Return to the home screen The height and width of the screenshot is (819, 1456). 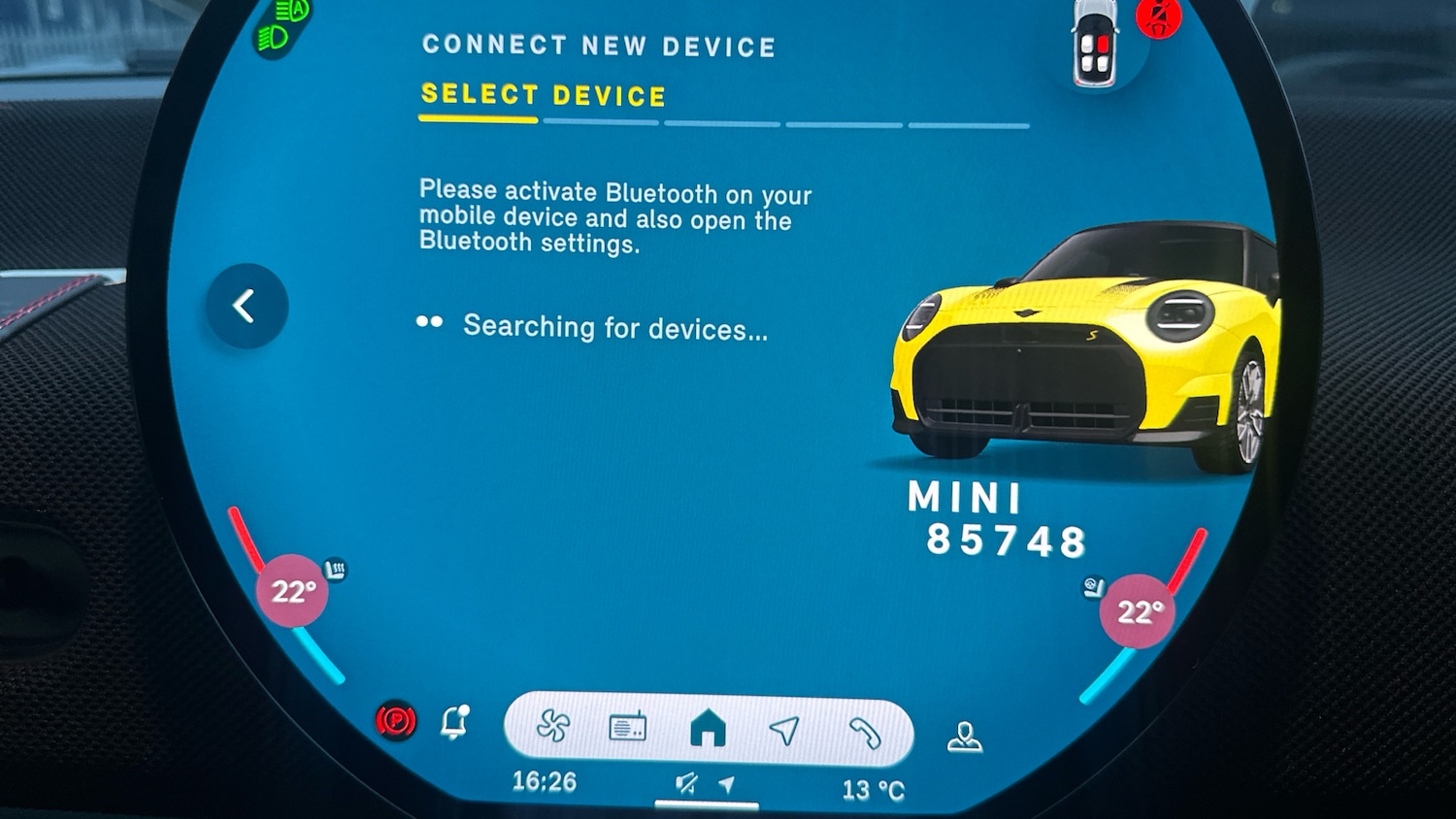(708, 728)
